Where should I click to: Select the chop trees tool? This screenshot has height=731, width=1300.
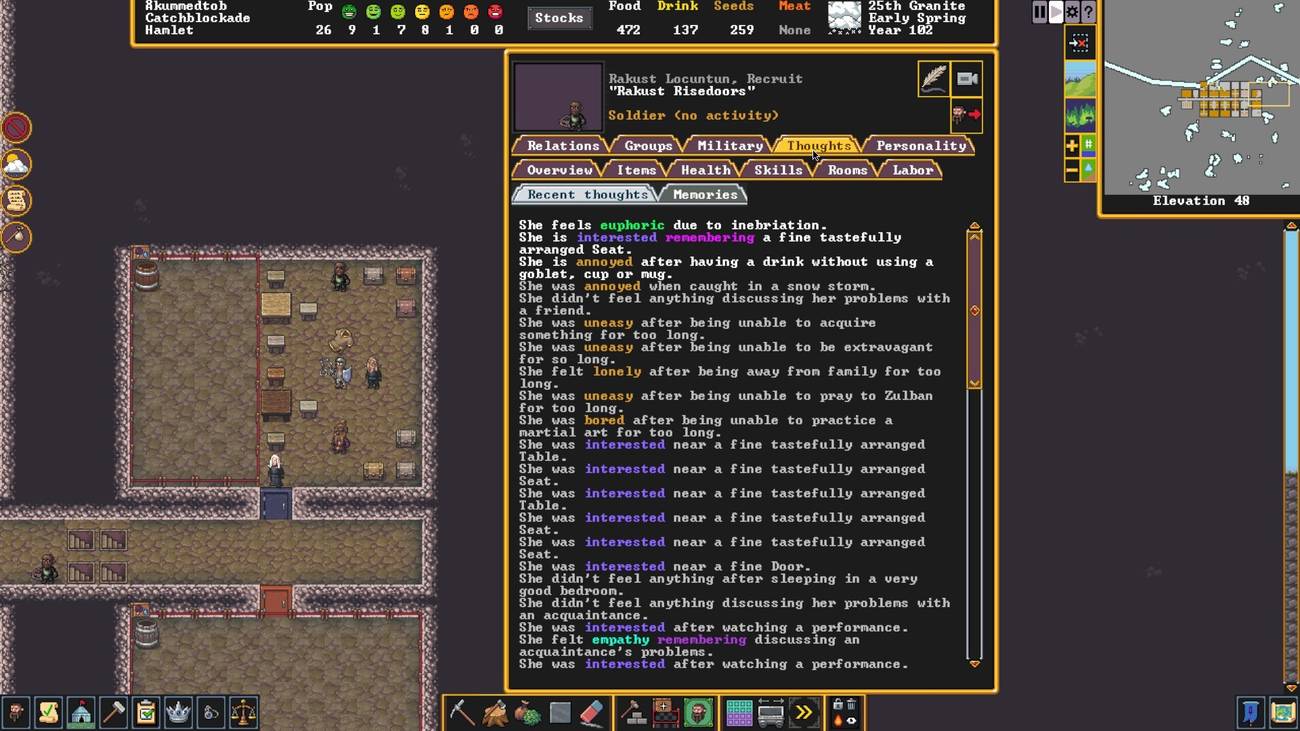[493, 712]
